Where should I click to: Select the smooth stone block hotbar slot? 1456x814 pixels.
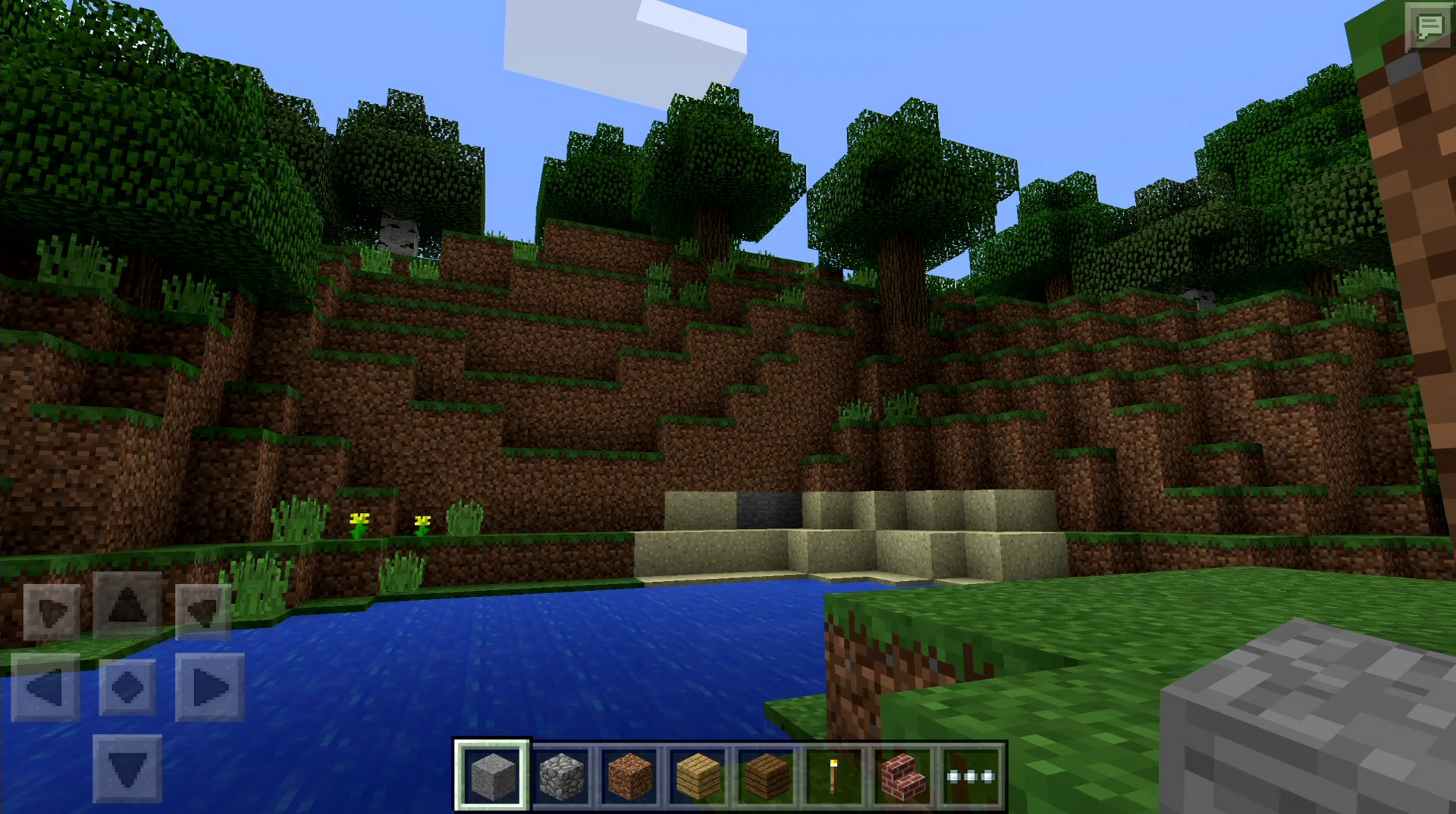tap(492, 776)
